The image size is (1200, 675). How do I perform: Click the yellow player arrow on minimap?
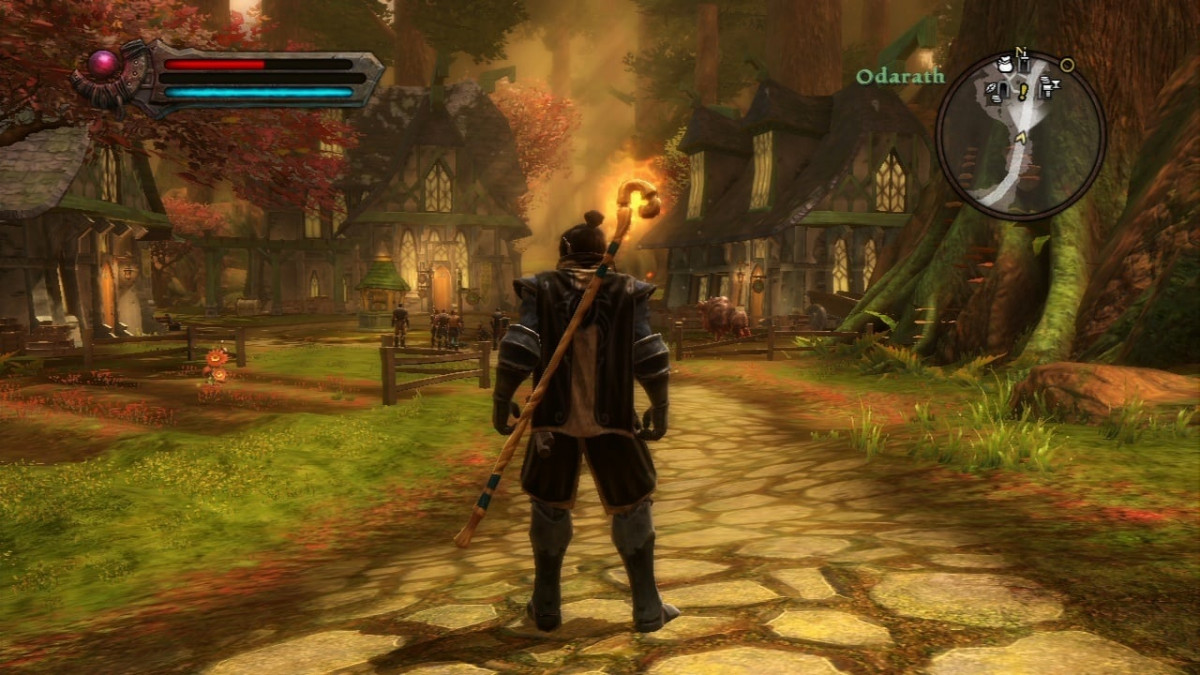click(1019, 137)
